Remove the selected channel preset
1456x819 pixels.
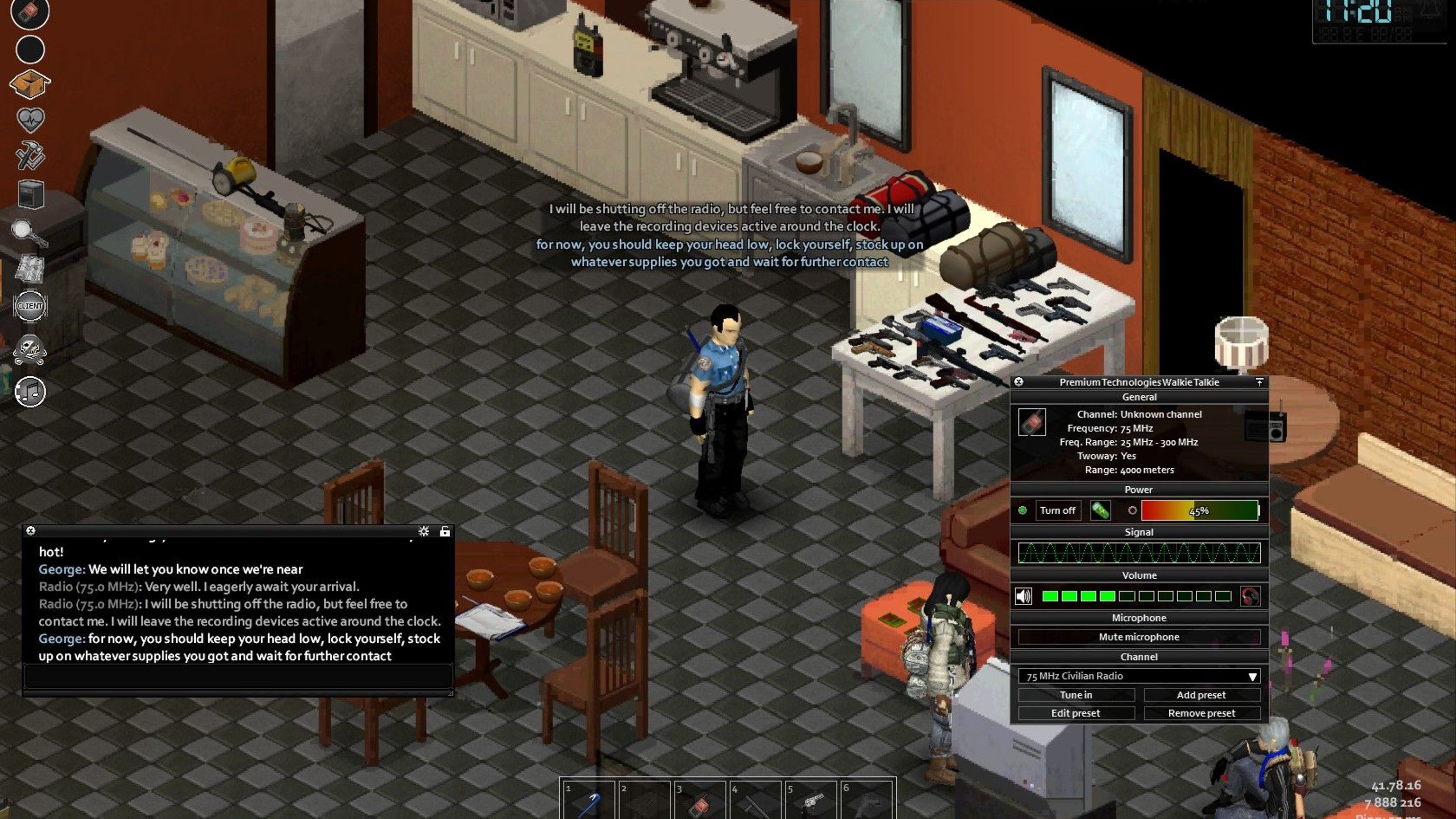click(1201, 713)
